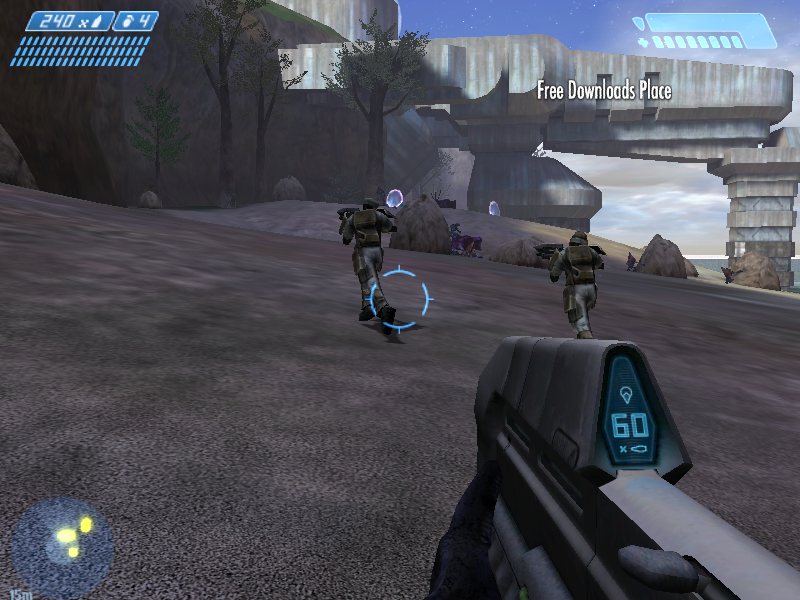The width and height of the screenshot is (800, 600).
Task: Select the frag grenade icon
Action: tap(128, 20)
